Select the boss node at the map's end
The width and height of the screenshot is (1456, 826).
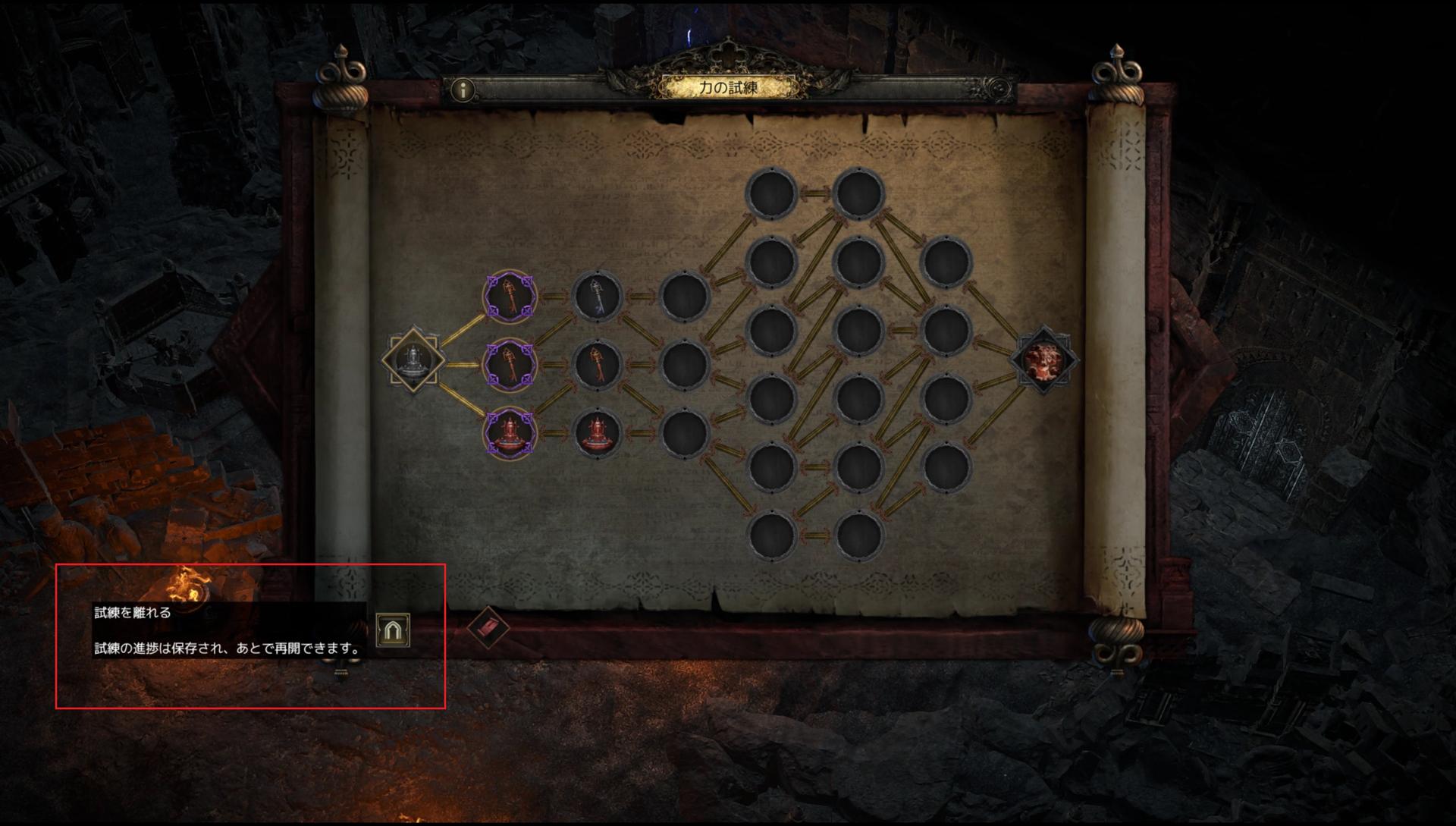point(1044,360)
